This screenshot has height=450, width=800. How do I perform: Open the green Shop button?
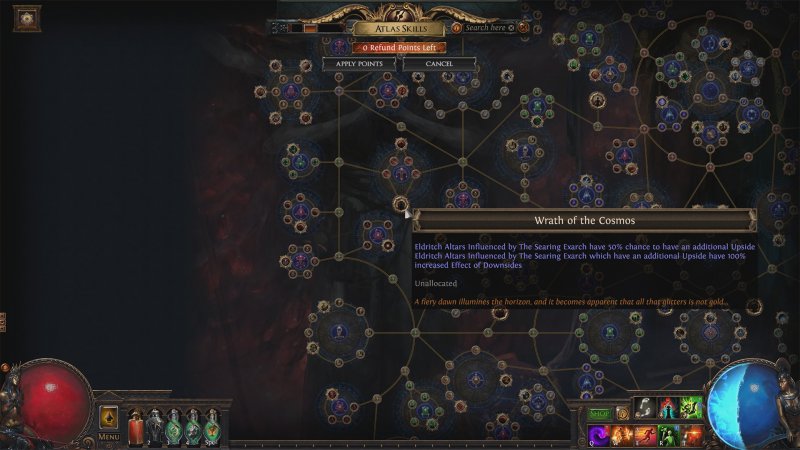point(599,415)
